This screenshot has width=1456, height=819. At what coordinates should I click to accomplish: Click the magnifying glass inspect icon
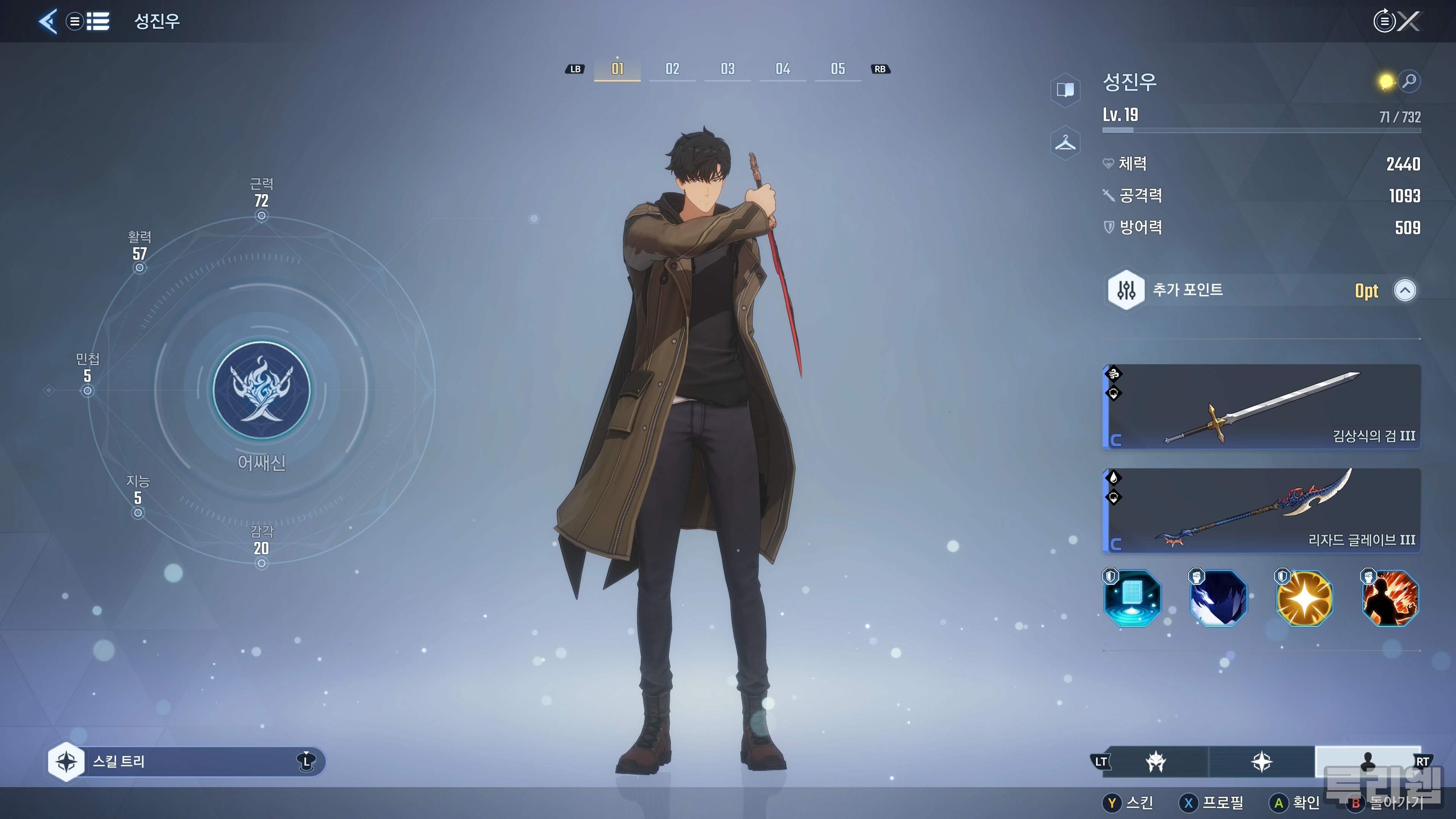1410,82
